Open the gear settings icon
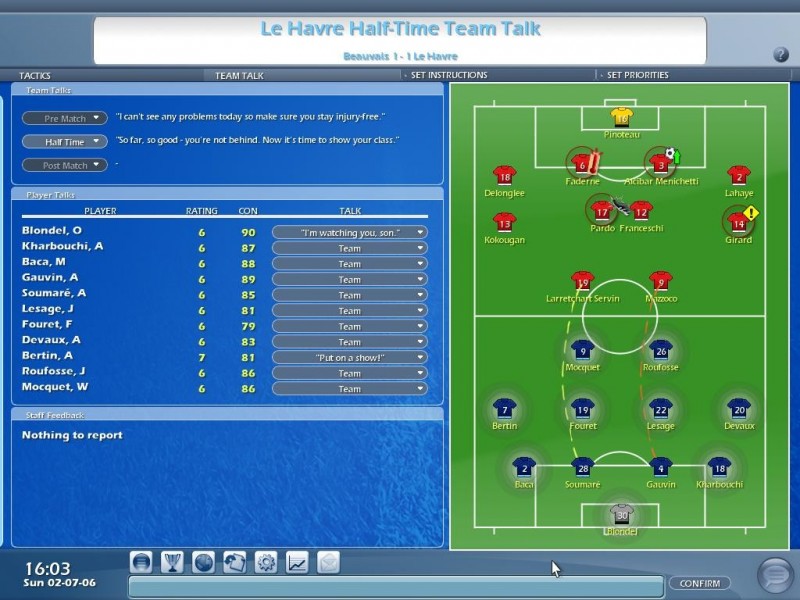This screenshot has height=600, width=800. tap(266, 562)
